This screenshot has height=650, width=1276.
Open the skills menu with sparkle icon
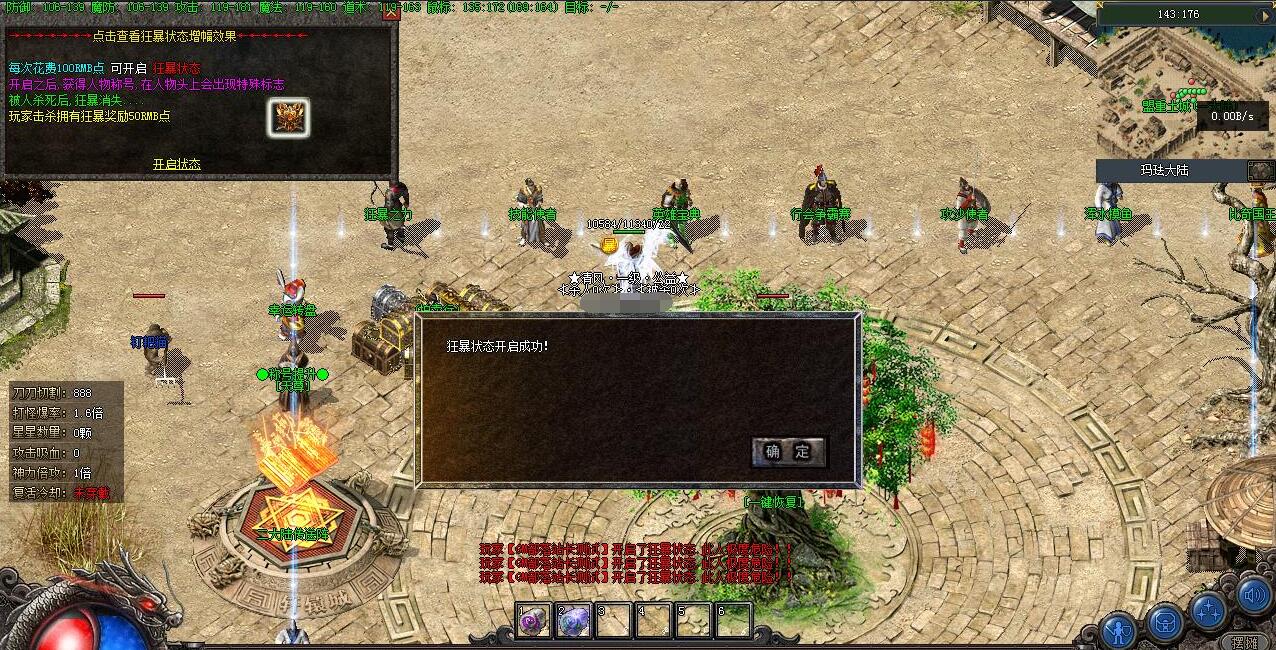coord(1208,609)
